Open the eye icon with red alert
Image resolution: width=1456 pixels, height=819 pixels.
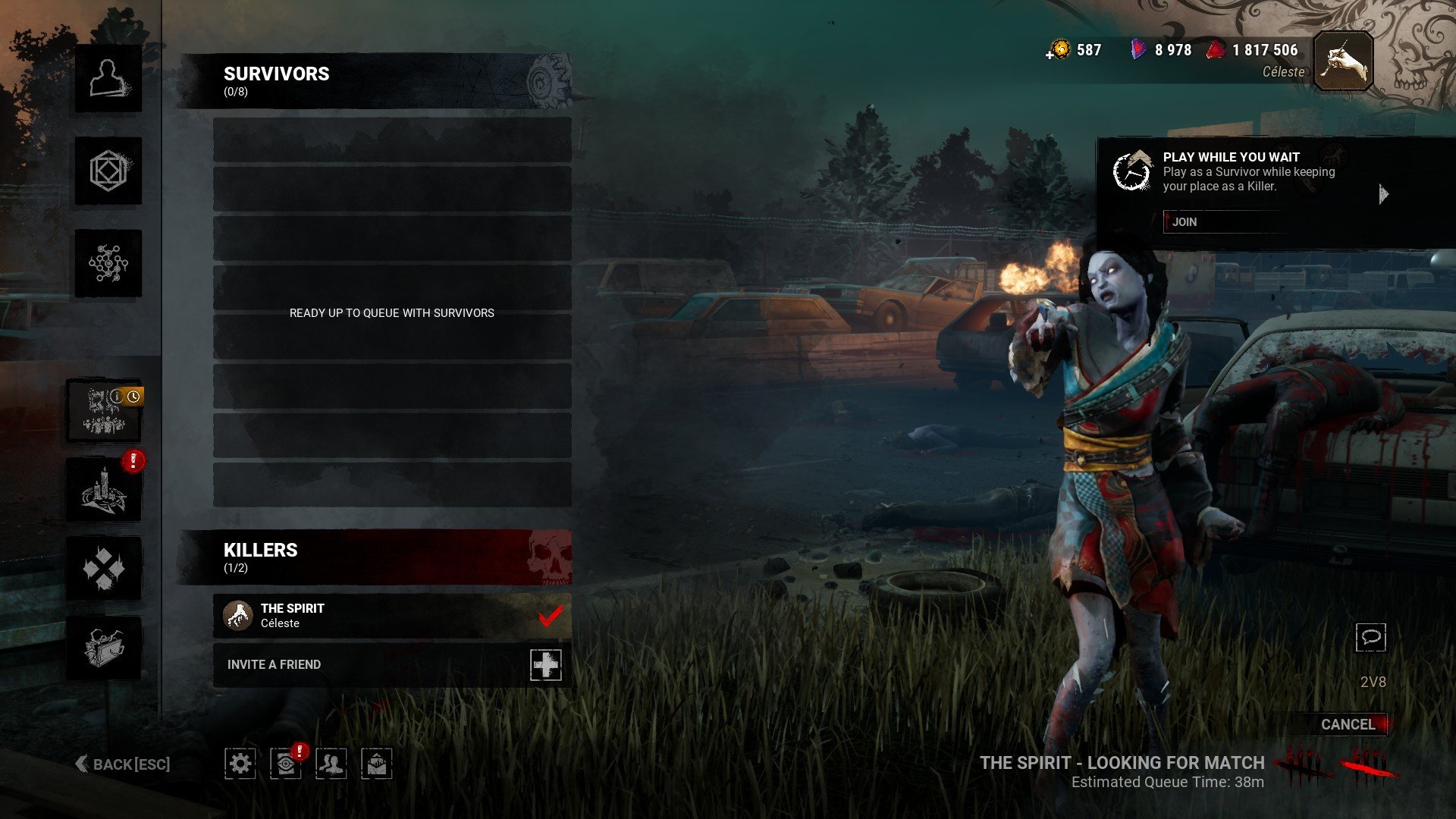point(285,763)
